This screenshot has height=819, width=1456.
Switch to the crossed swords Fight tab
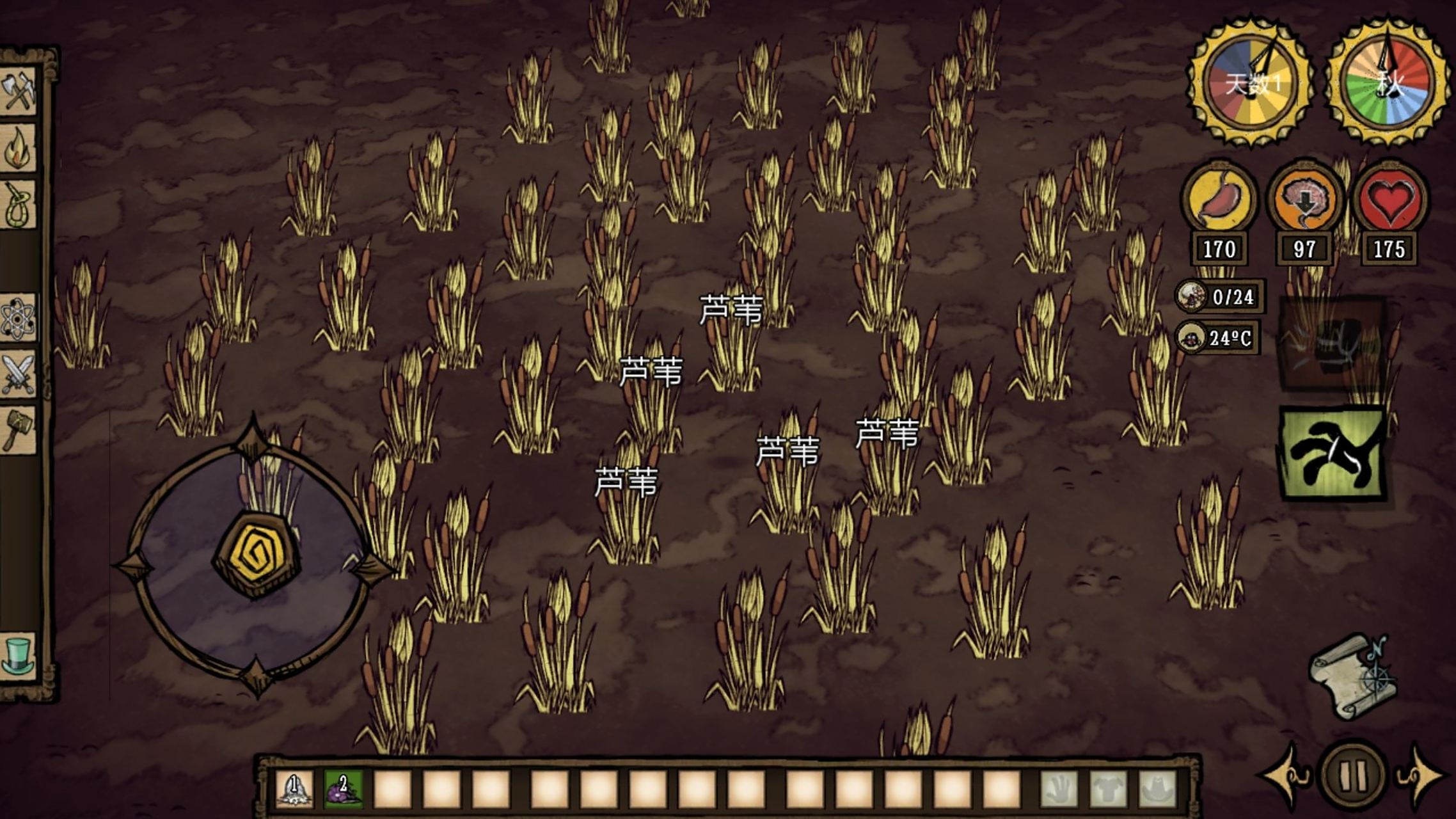[19, 374]
